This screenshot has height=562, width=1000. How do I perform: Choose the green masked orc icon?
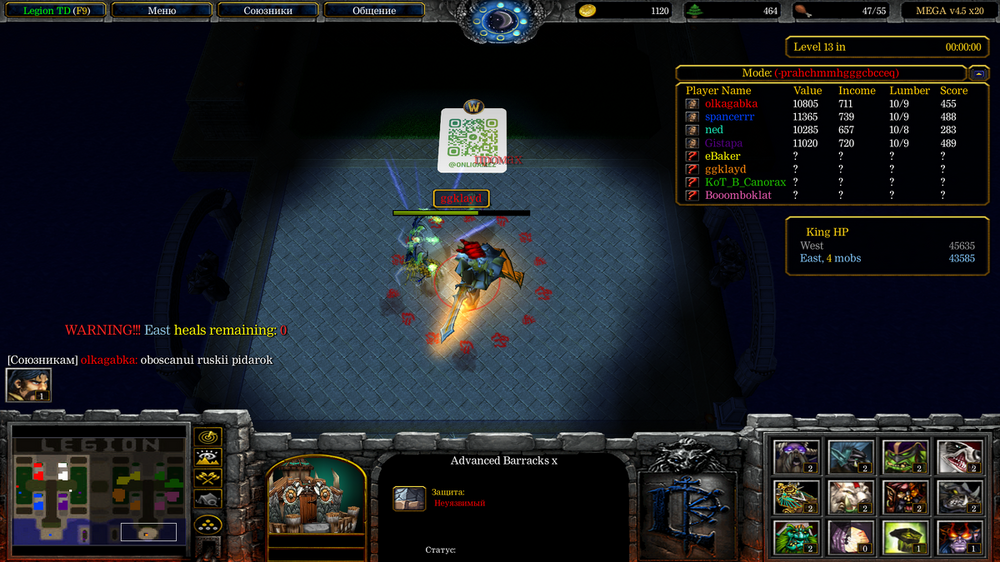(903, 456)
